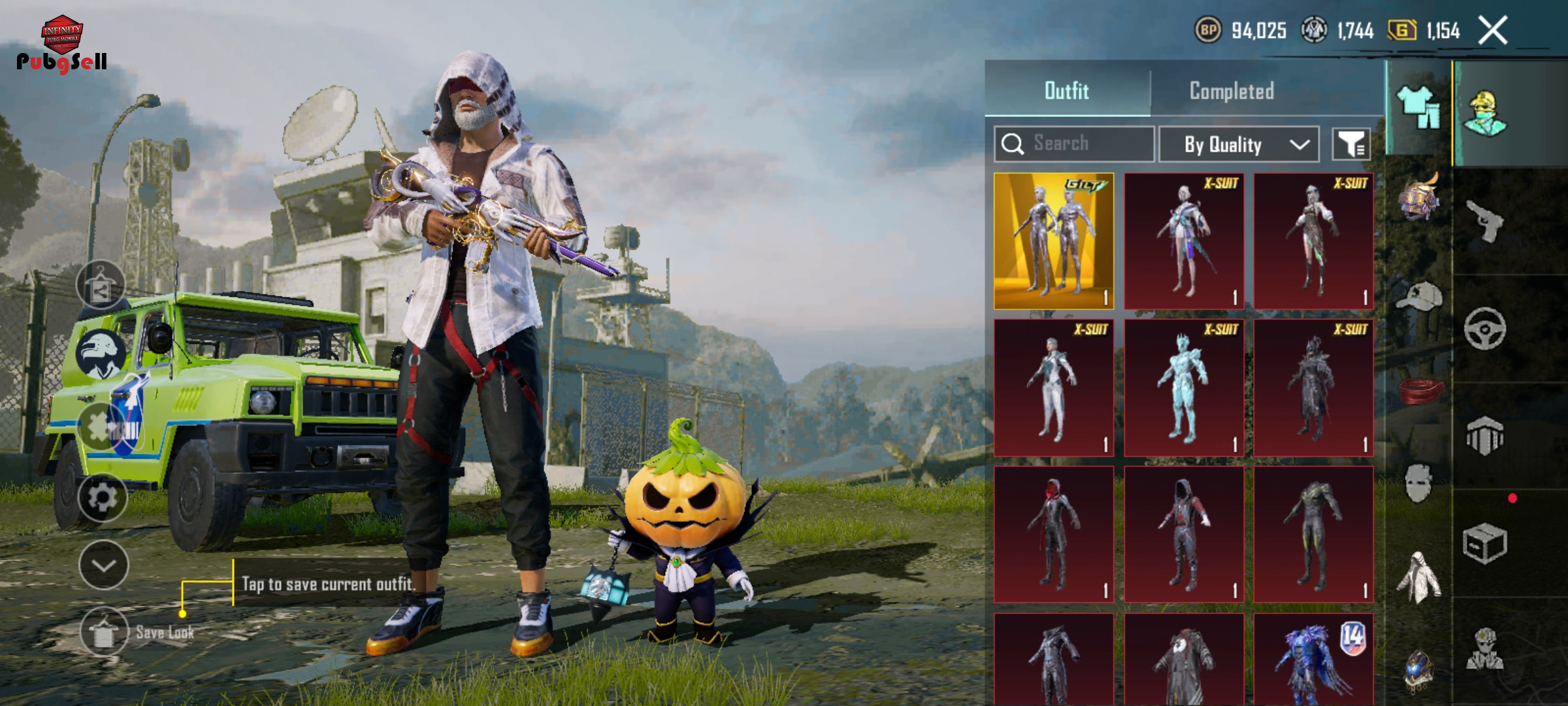Switch to the Completed tab
The height and width of the screenshot is (706, 1568).
click(x=1232, y=91)
